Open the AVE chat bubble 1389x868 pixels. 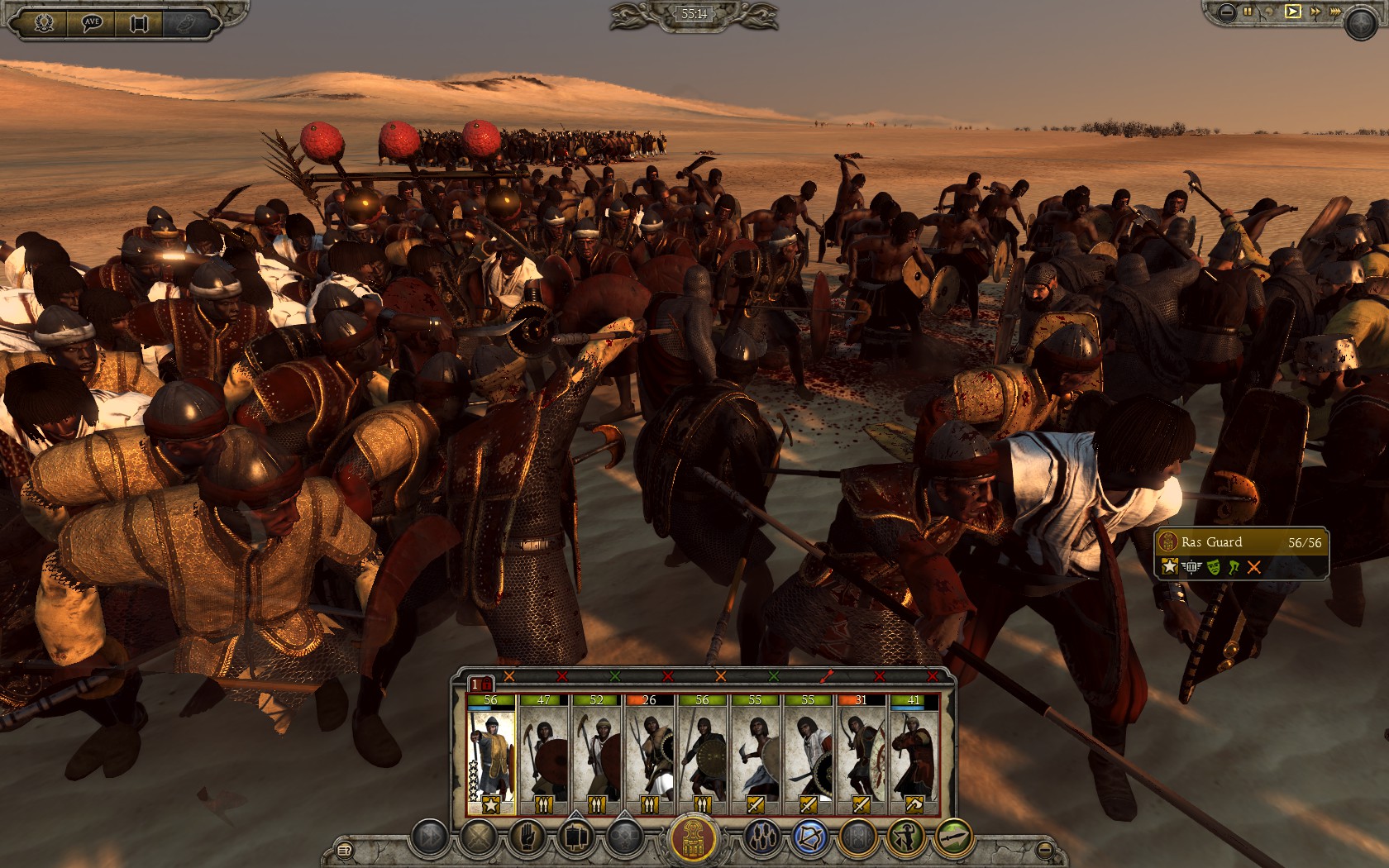91,22
